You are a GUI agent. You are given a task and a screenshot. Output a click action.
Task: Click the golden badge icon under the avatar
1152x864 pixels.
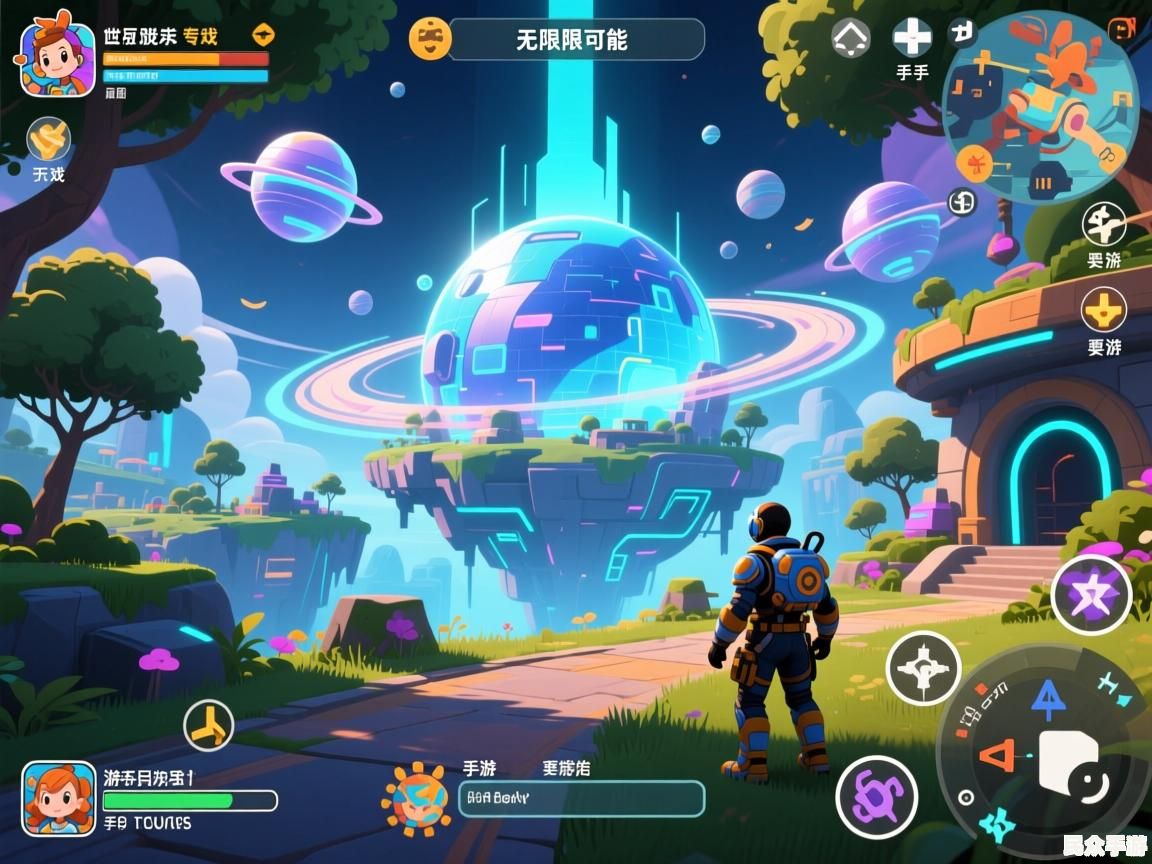(x=48, y=138)
